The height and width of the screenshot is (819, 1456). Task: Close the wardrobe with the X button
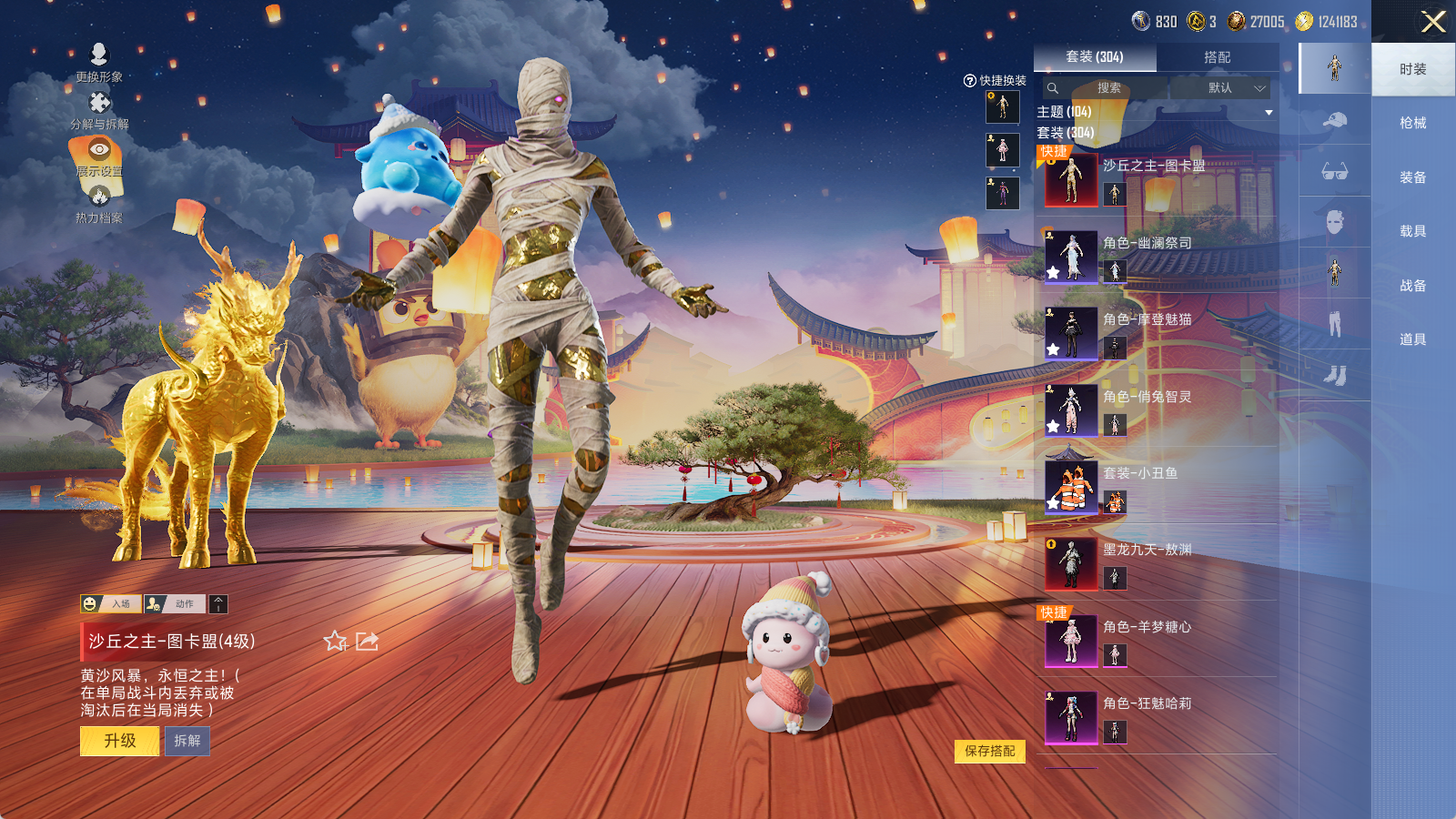tap(1432, 22)
